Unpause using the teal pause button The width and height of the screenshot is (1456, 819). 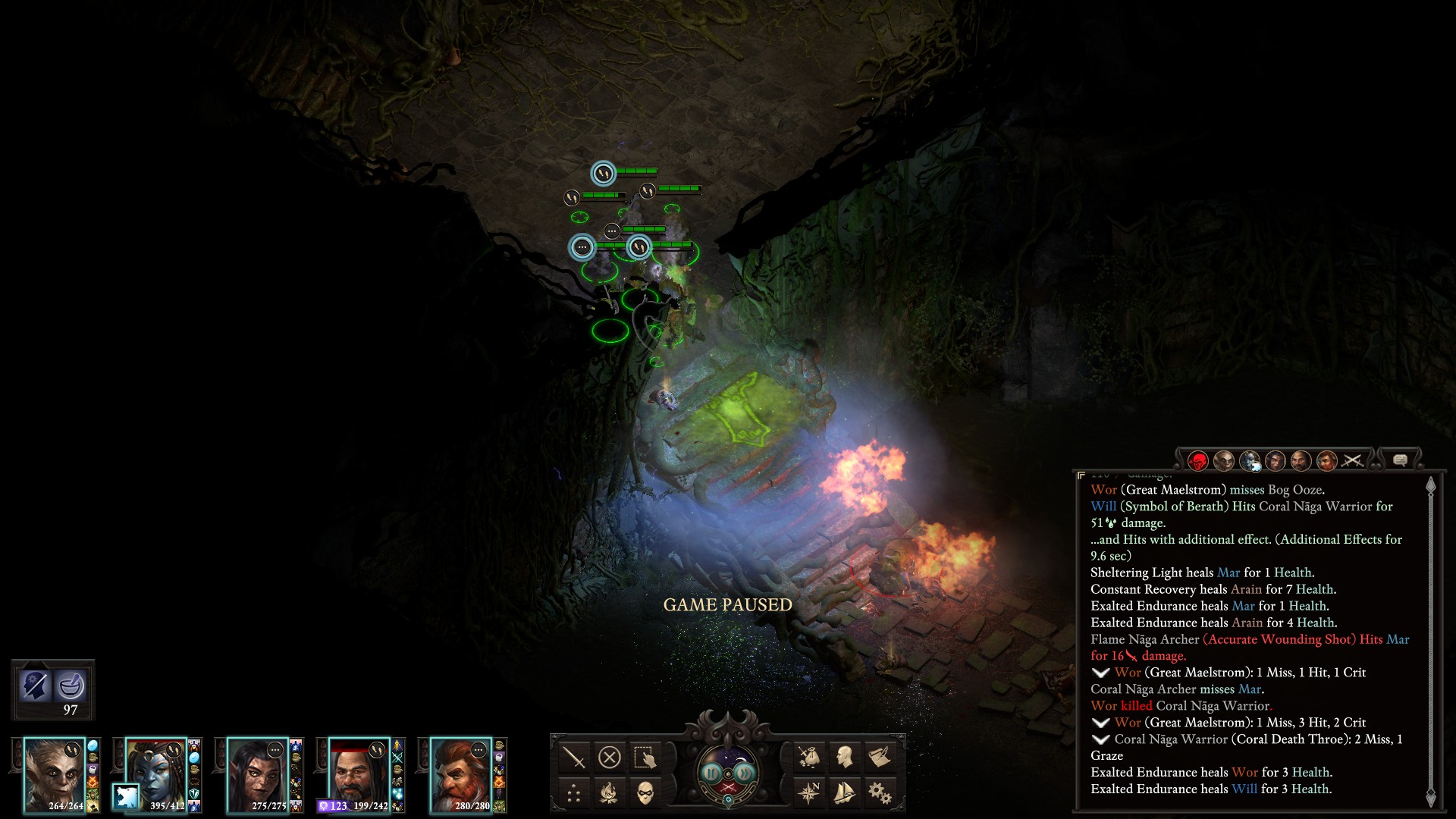click(x=711, y=772)
